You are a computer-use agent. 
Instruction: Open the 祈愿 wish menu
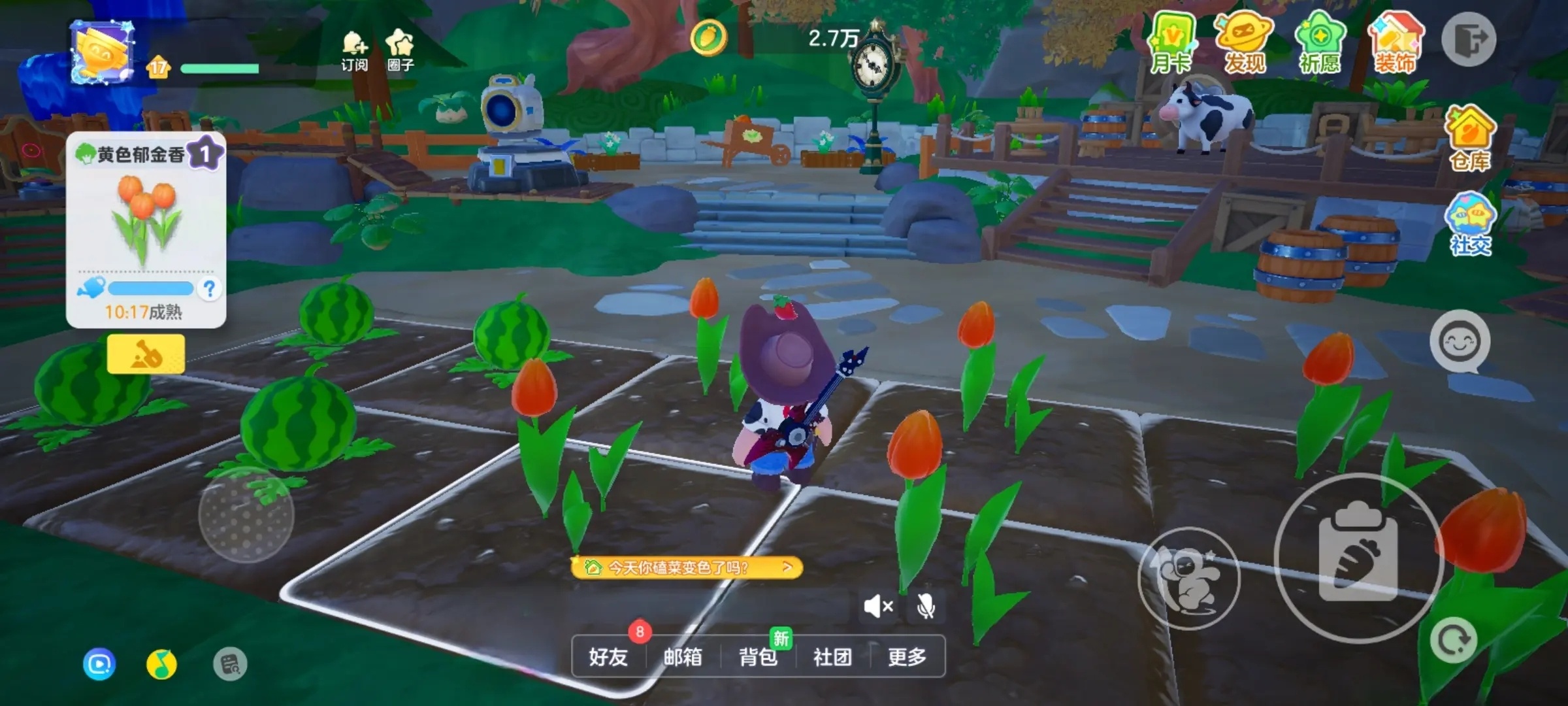click(1319, 43)
